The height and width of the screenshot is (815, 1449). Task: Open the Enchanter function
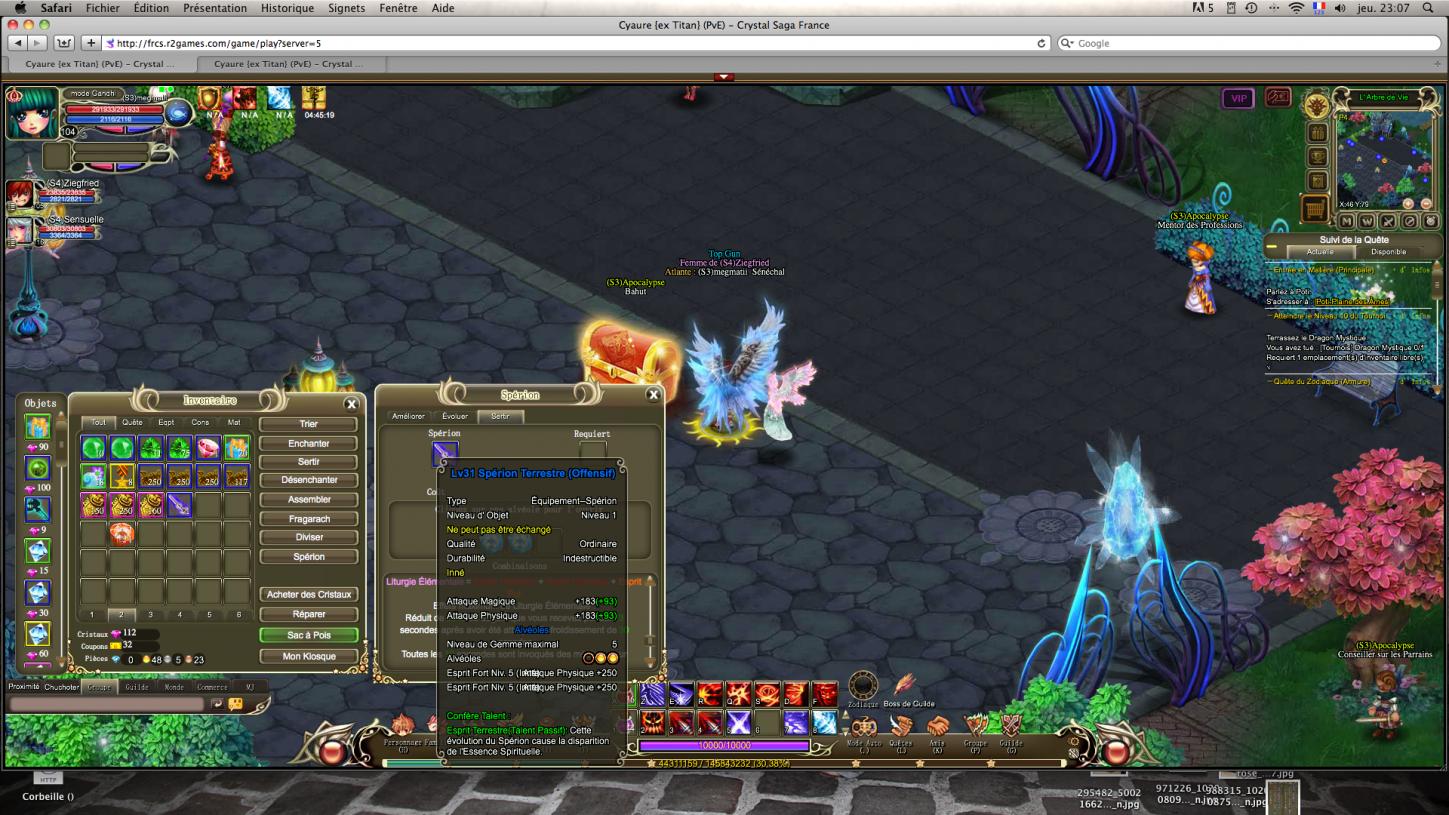pyautogui.click(x=308, y=443)
